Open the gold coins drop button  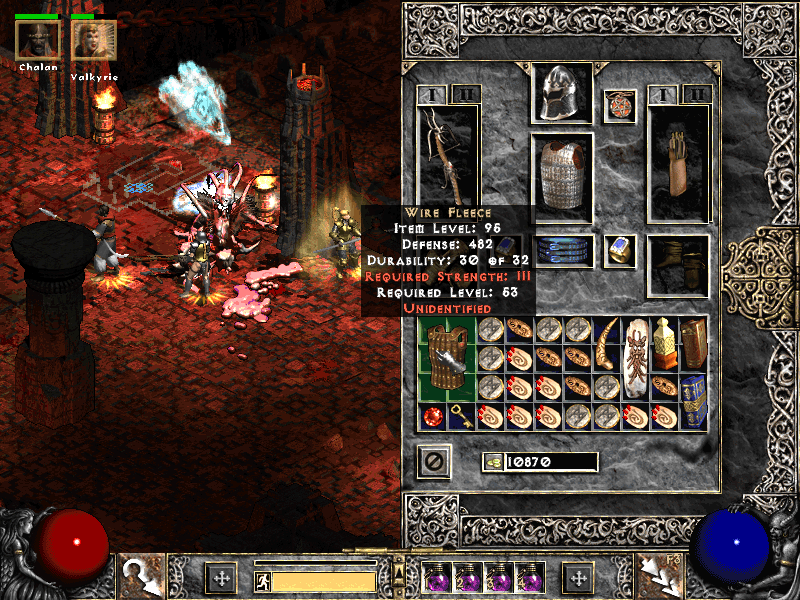pyautogui.click(x=492, y=461)
